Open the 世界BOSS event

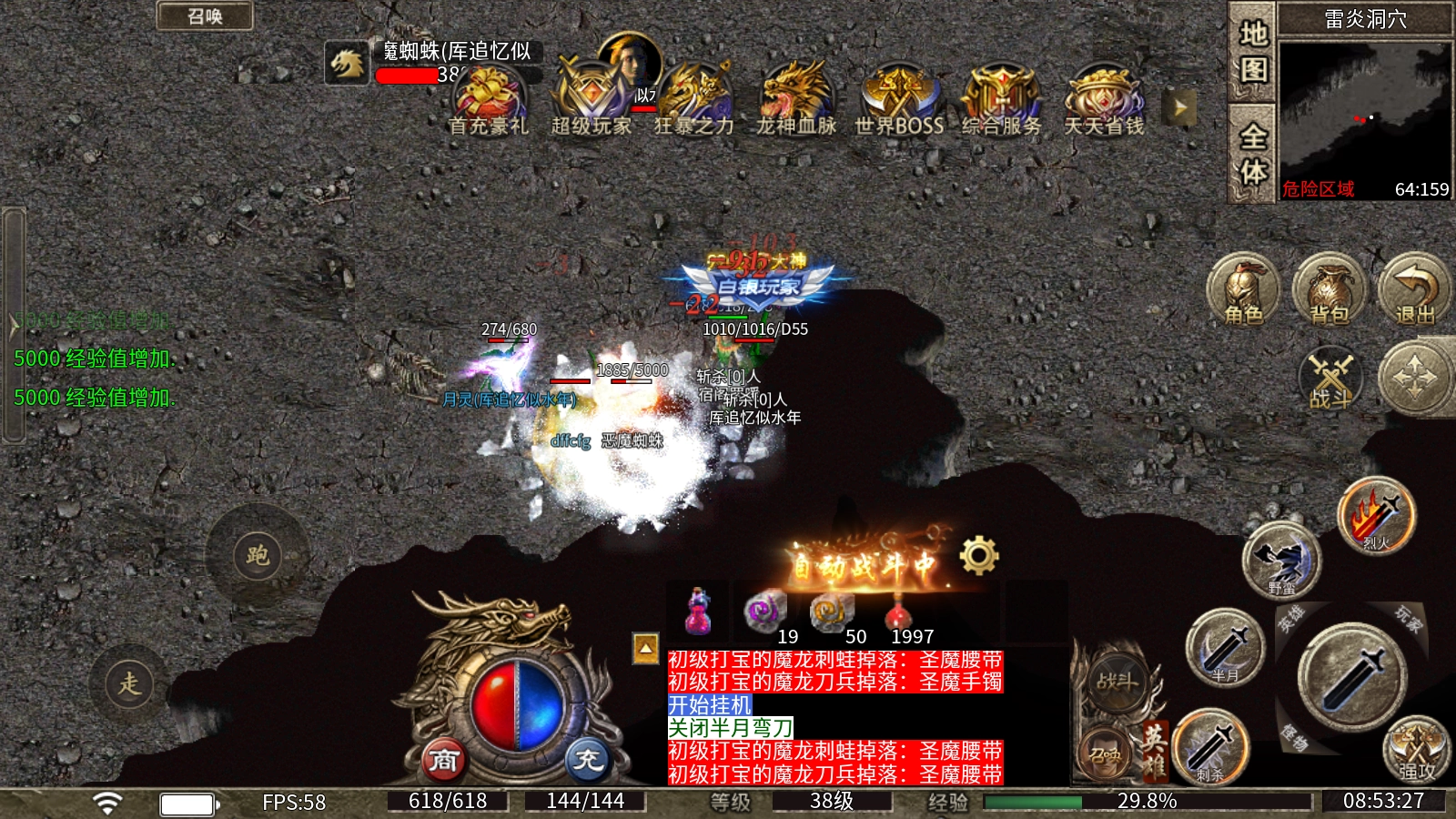[899, 98]
